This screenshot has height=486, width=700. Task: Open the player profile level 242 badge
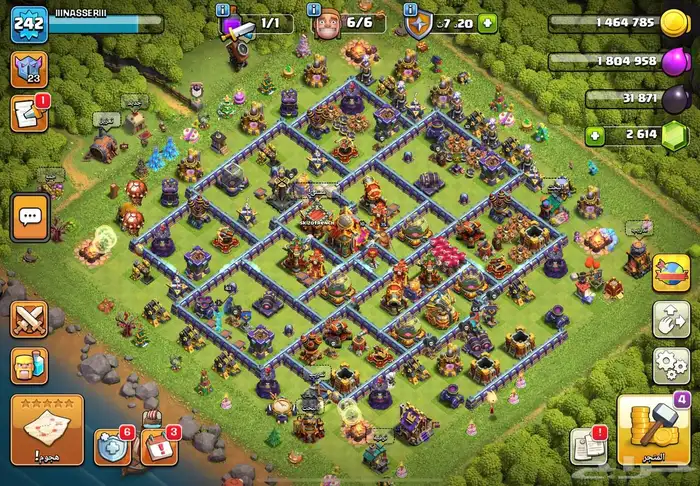pyautogui.click(x=30, y=24)
